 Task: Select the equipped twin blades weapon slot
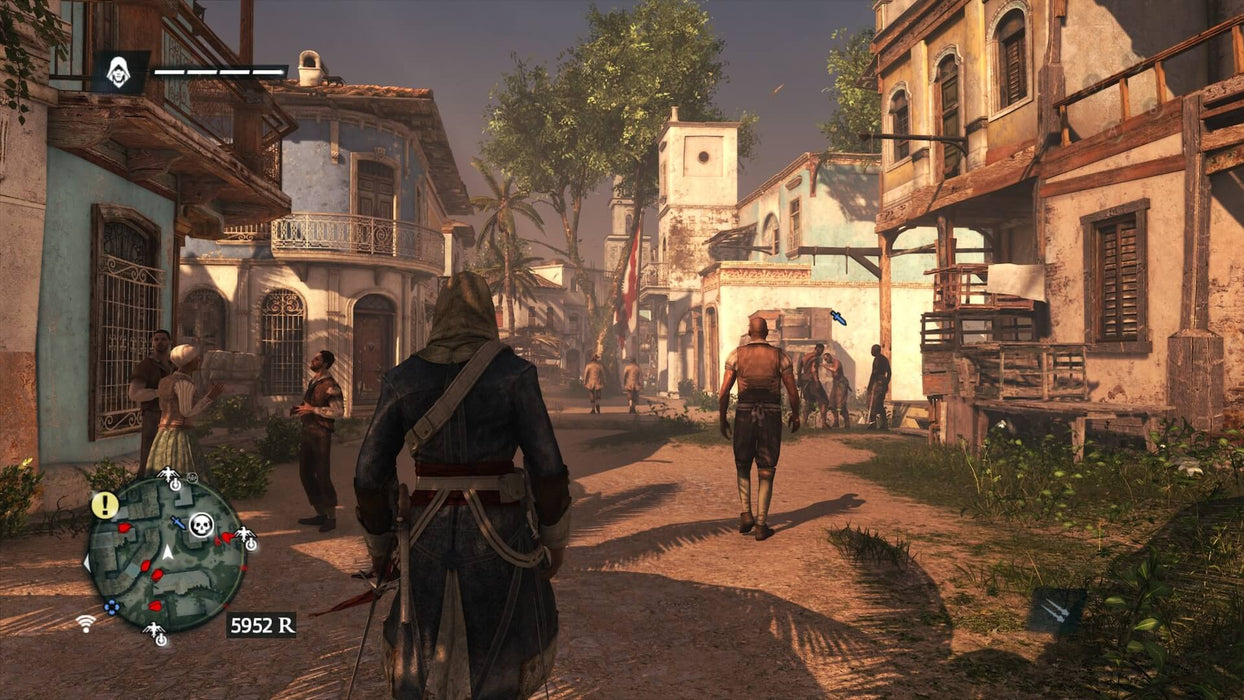click(1058, 611)
